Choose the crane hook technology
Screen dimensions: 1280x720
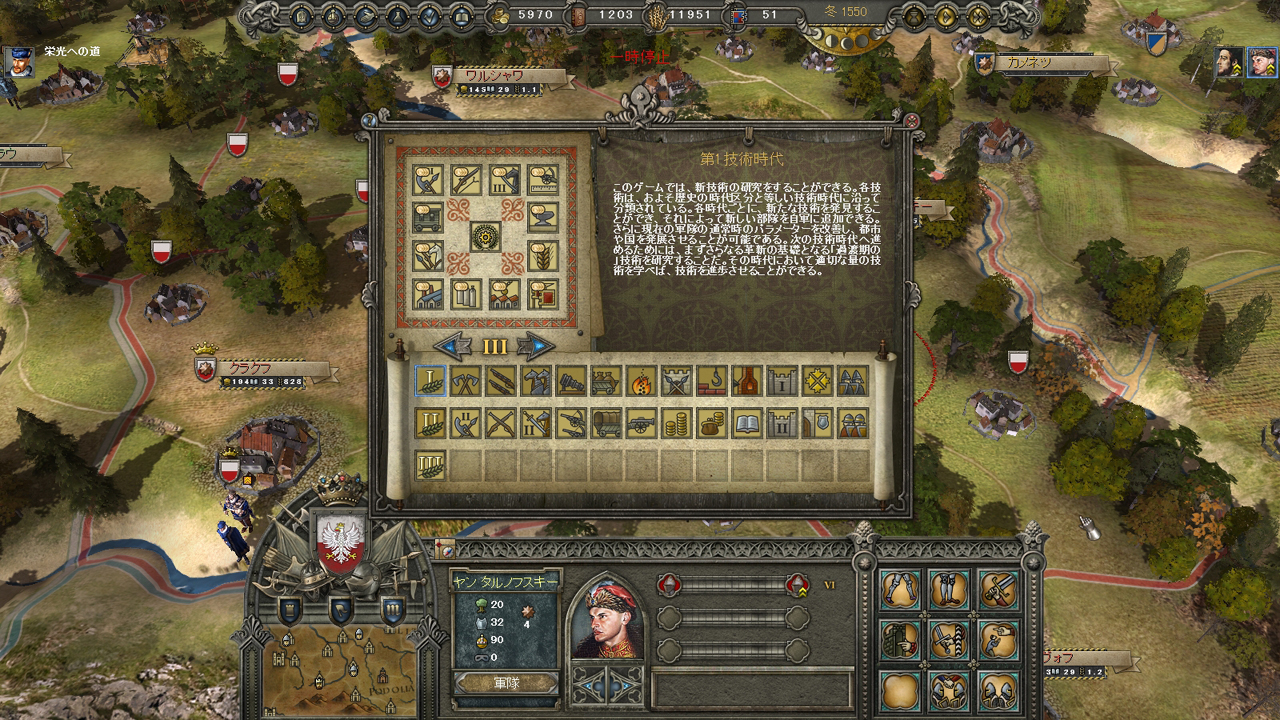711,380
